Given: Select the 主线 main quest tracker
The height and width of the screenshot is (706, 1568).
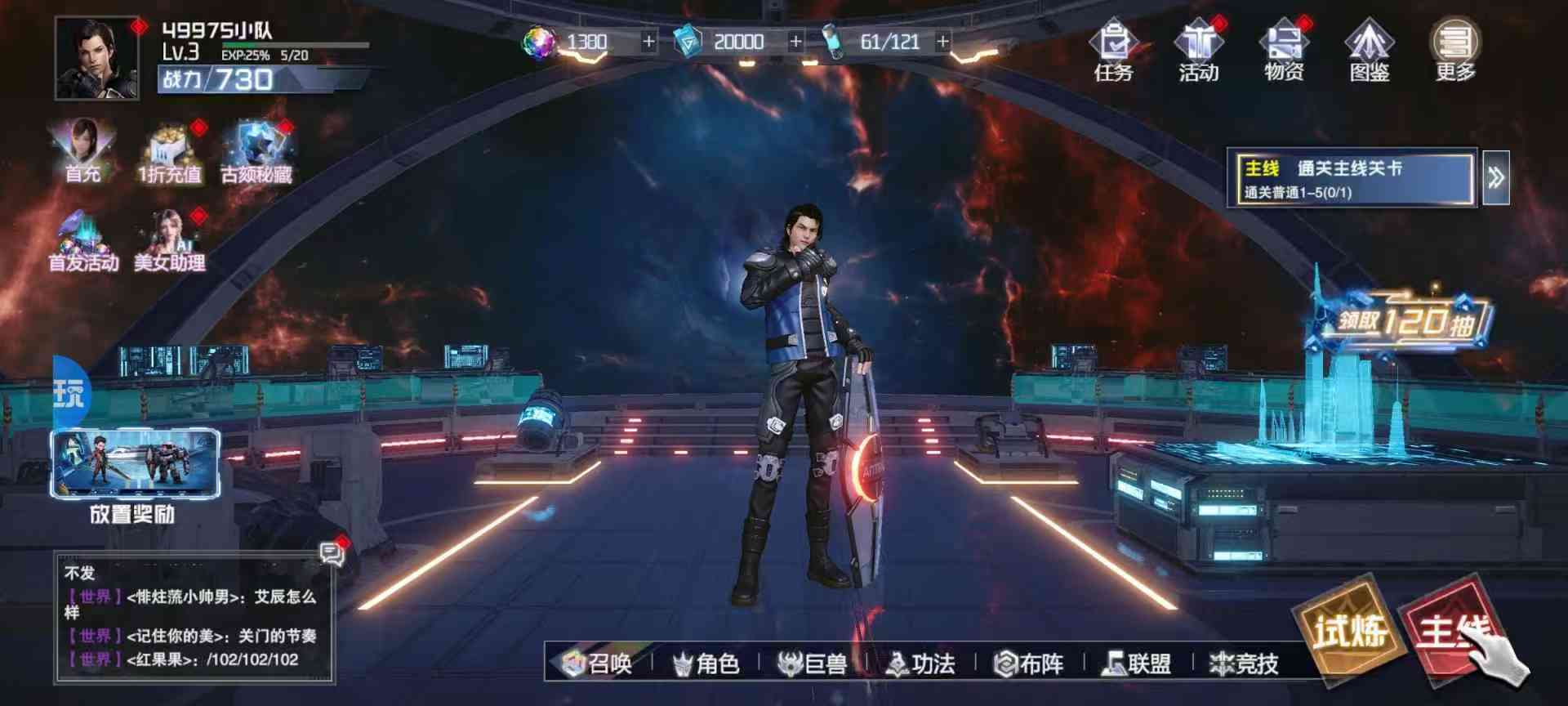Looking at the screenshot, I should (x=1352, y=178).
